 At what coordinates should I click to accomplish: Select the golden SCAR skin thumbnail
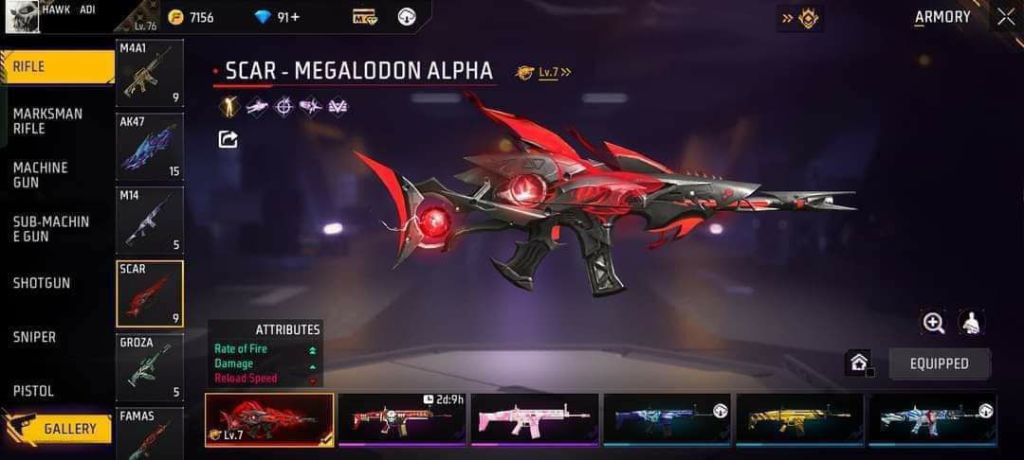pyautogui.click(x=799, y=419)
